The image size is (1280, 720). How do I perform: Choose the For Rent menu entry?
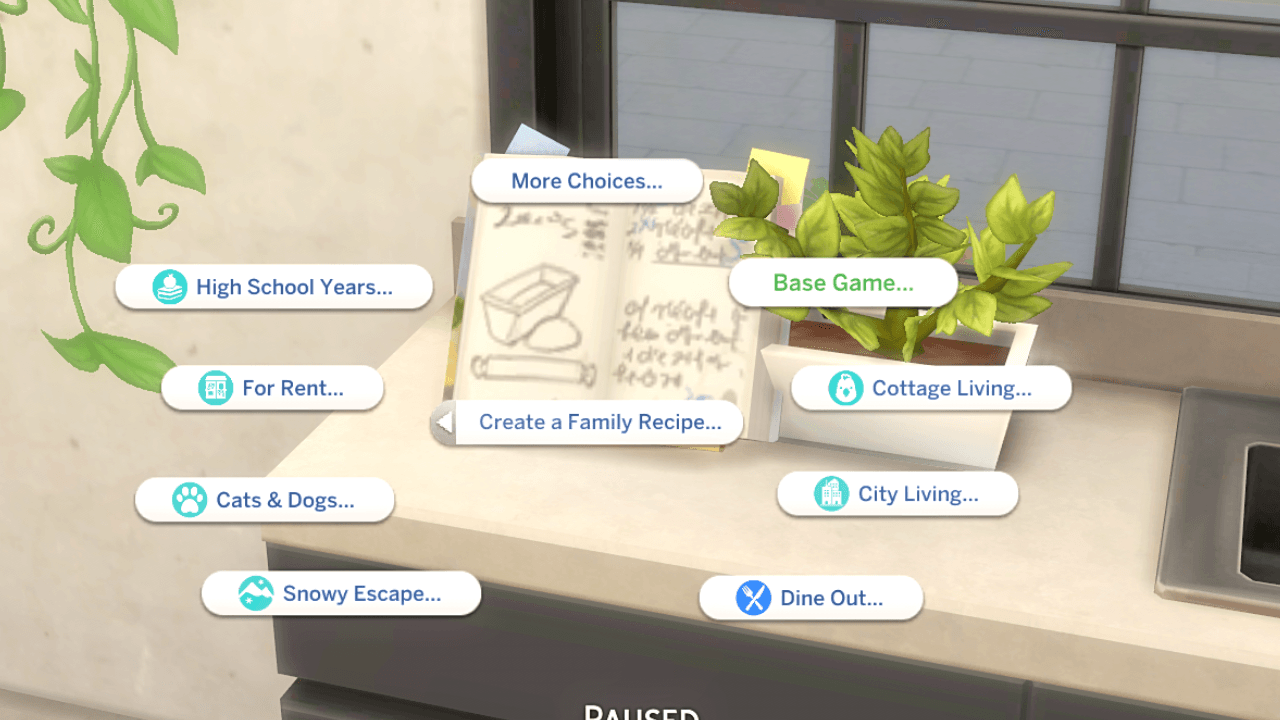point(271,388)
